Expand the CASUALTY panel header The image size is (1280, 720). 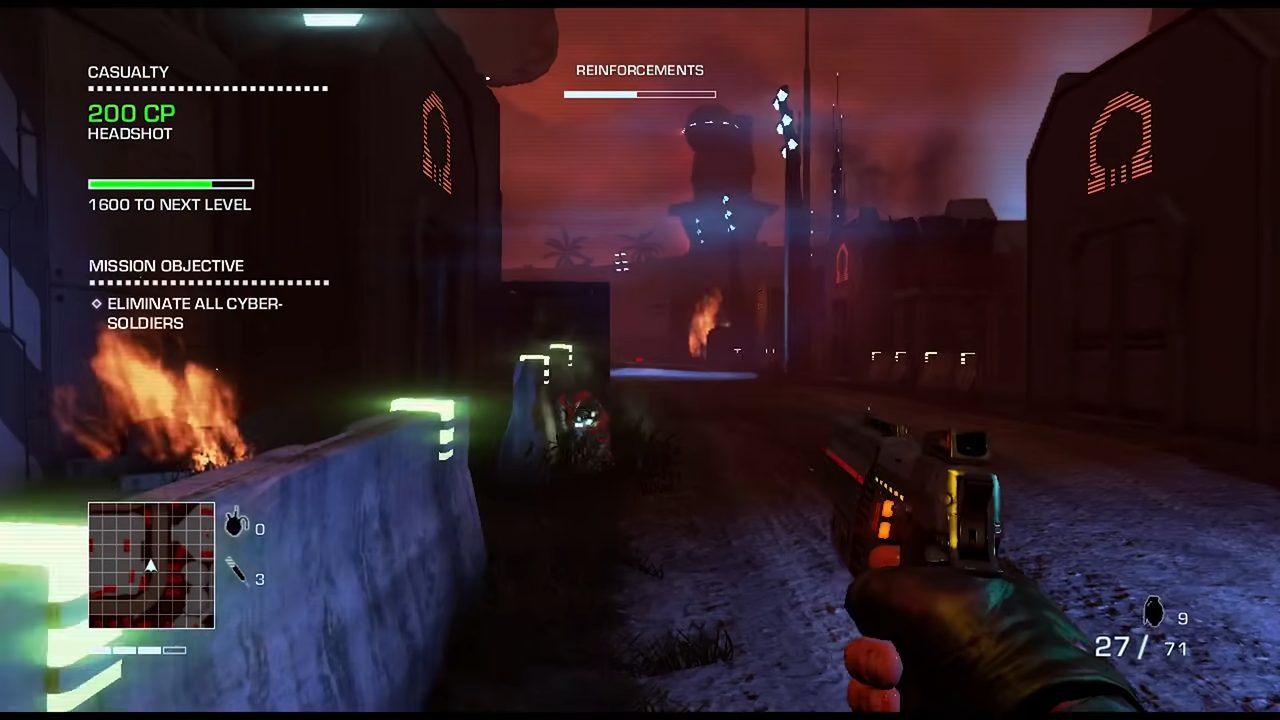(x=128, y=71)
